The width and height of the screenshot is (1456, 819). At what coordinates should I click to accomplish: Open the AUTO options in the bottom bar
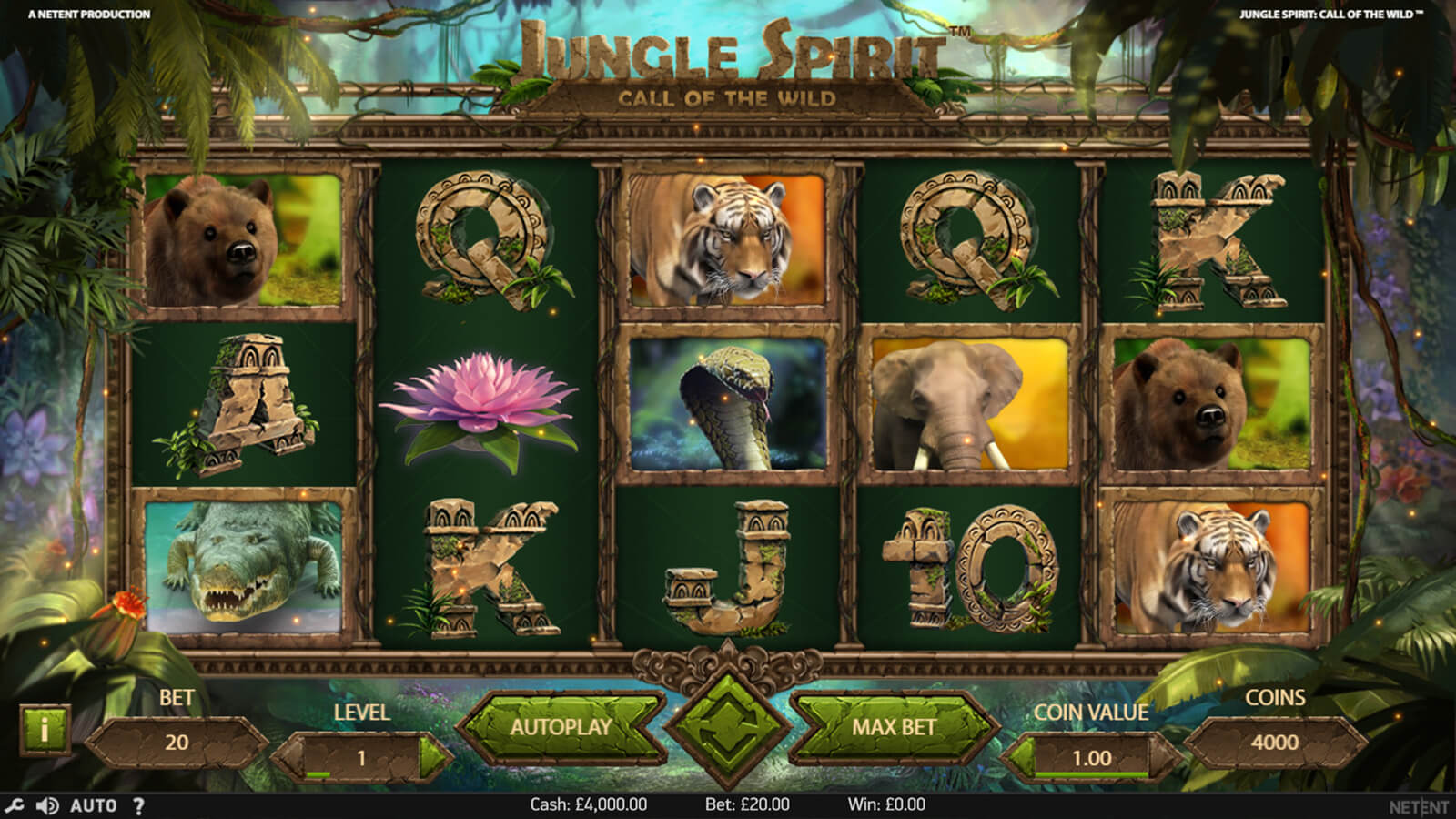(93, 805)
